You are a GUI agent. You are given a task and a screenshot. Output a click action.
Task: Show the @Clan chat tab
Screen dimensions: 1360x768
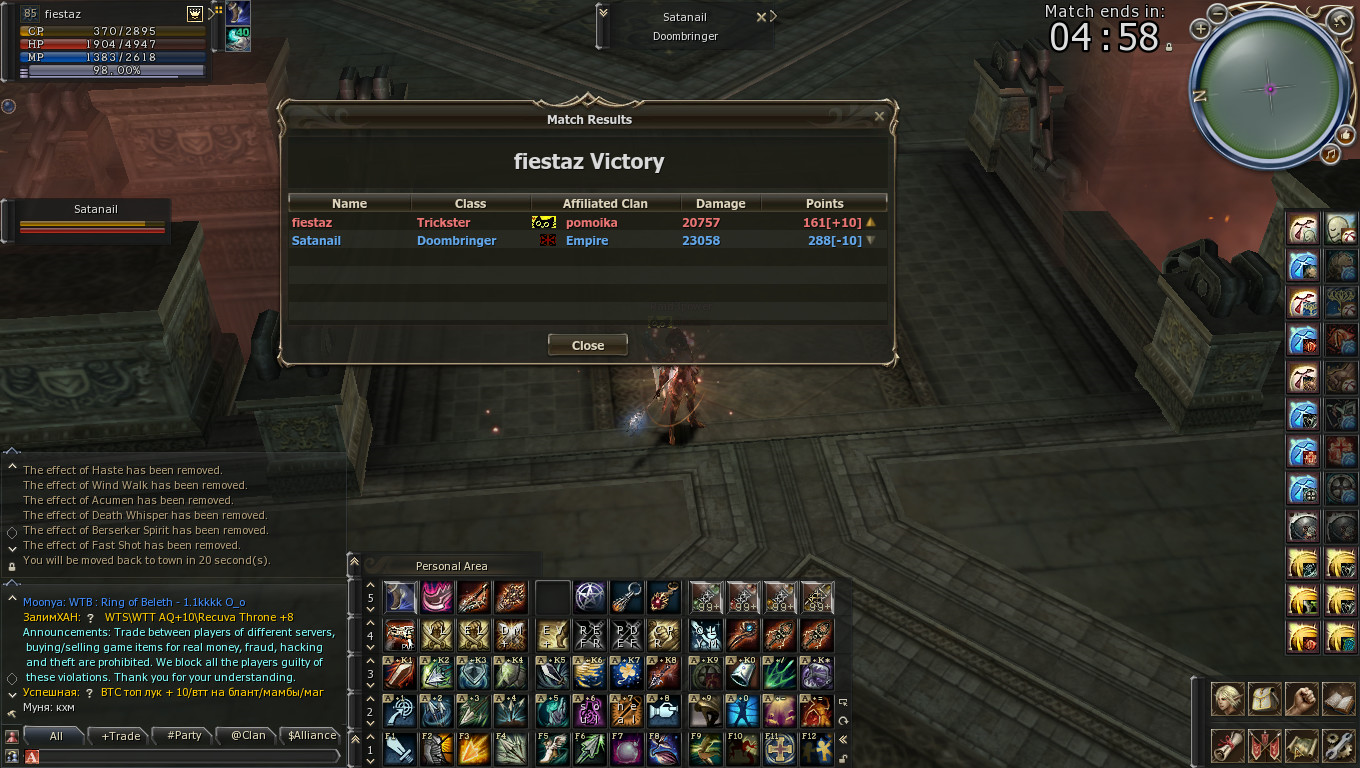point(248,736)
